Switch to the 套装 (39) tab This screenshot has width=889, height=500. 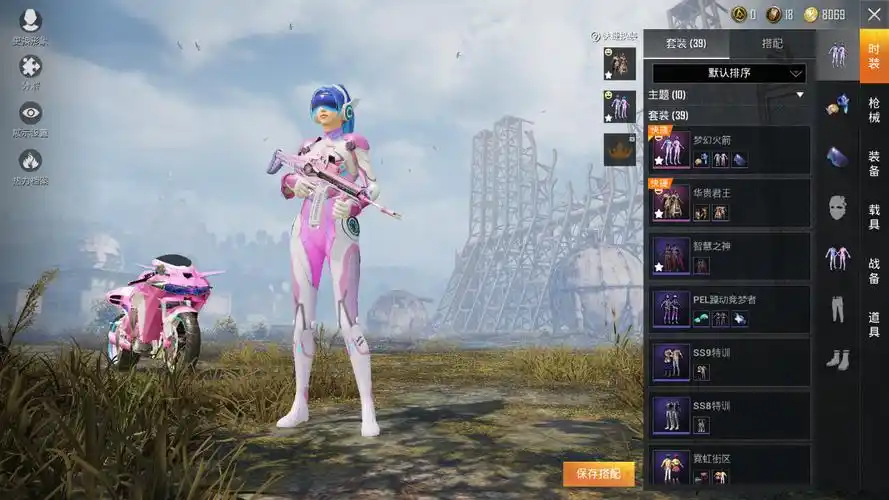click(686, 44)
